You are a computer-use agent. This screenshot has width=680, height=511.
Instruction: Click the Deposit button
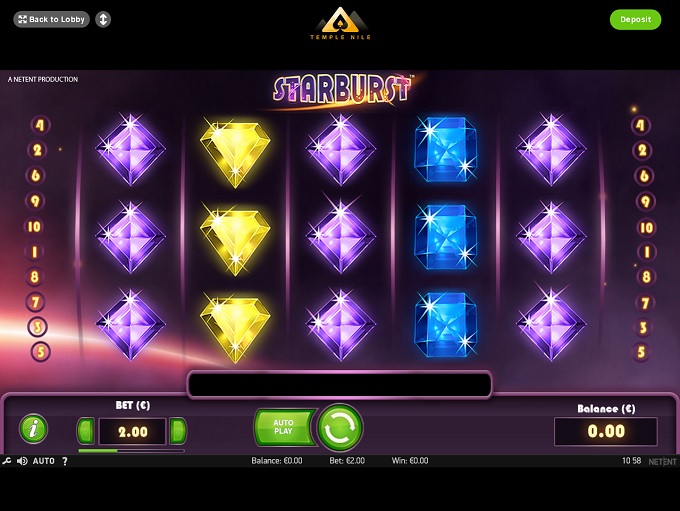635,19
